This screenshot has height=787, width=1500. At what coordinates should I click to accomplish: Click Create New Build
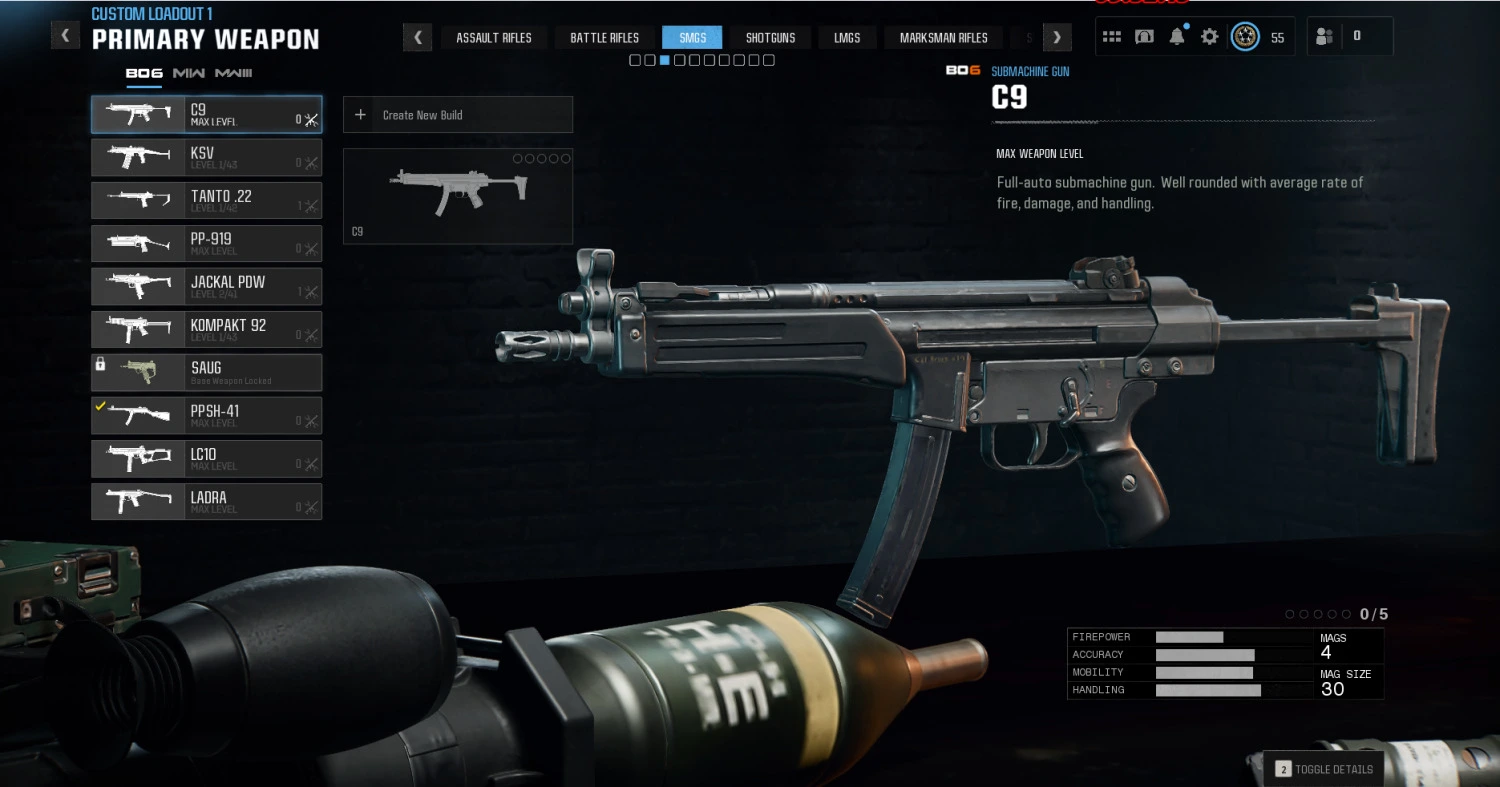[457, 115]
